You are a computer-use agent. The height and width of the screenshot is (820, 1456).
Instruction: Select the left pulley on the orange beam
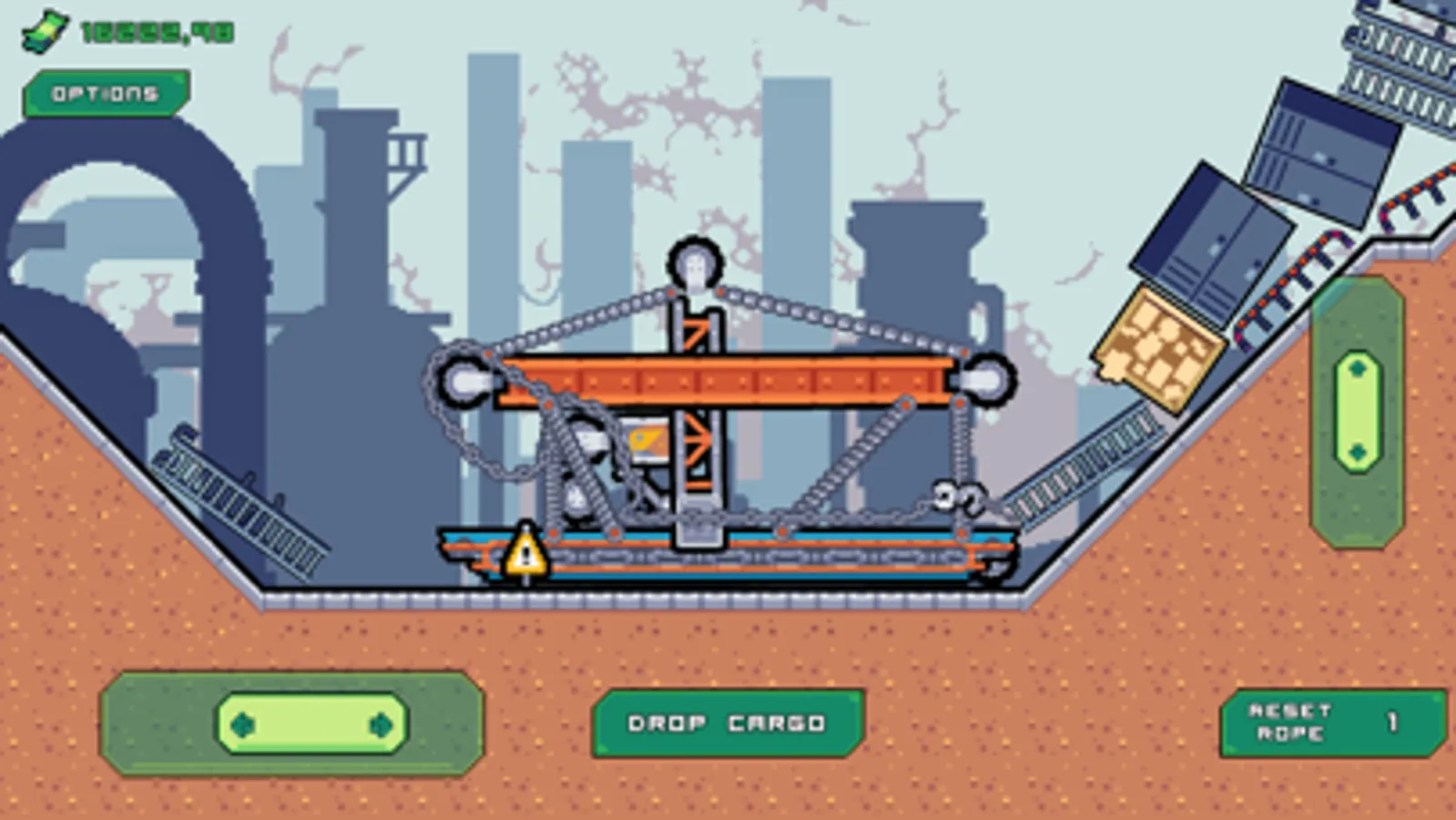click(466, 378)
